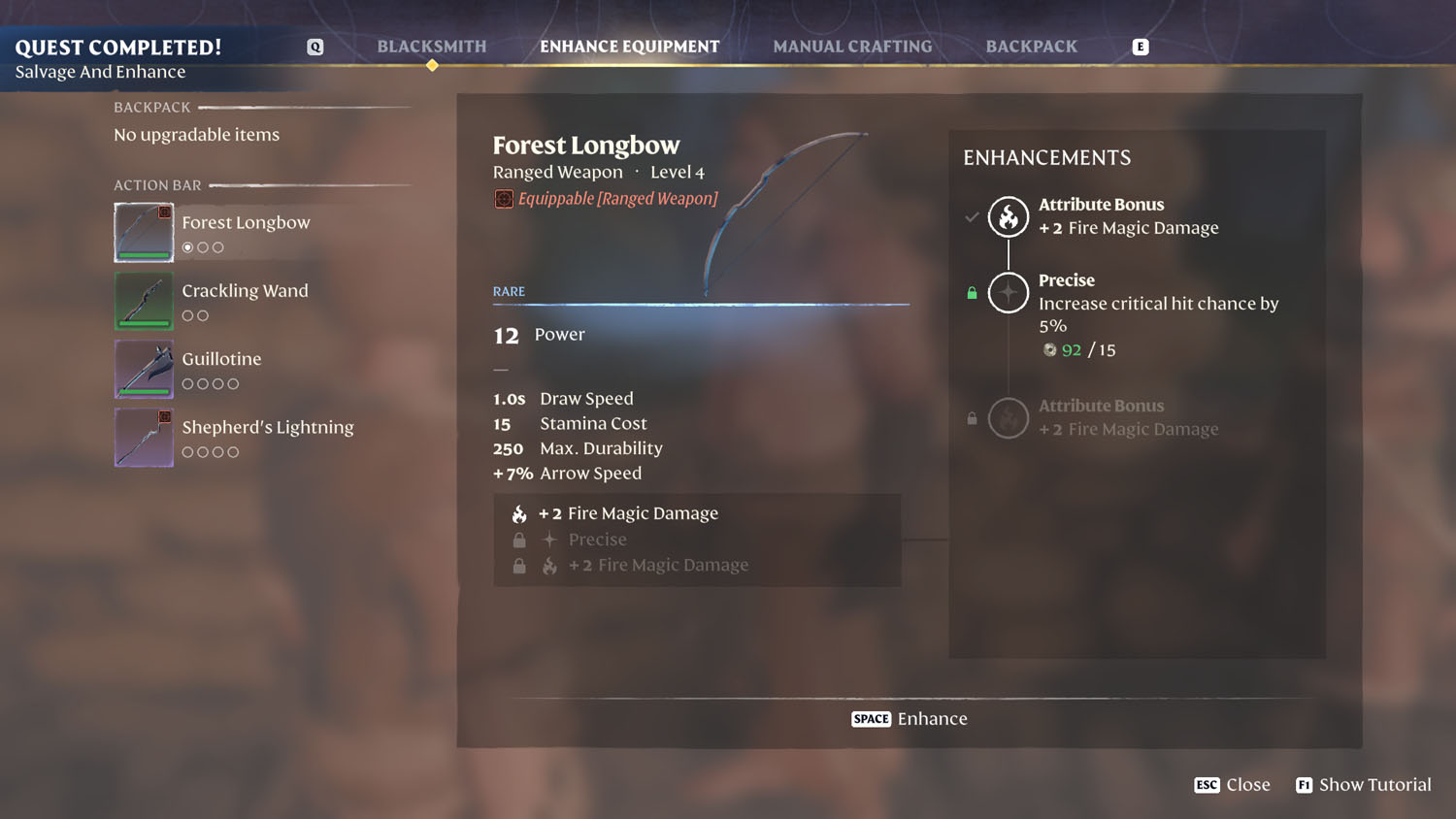The image size is (1456, 819).
Task: Go to the Manual Crafting tab
Action: [852, 47]
